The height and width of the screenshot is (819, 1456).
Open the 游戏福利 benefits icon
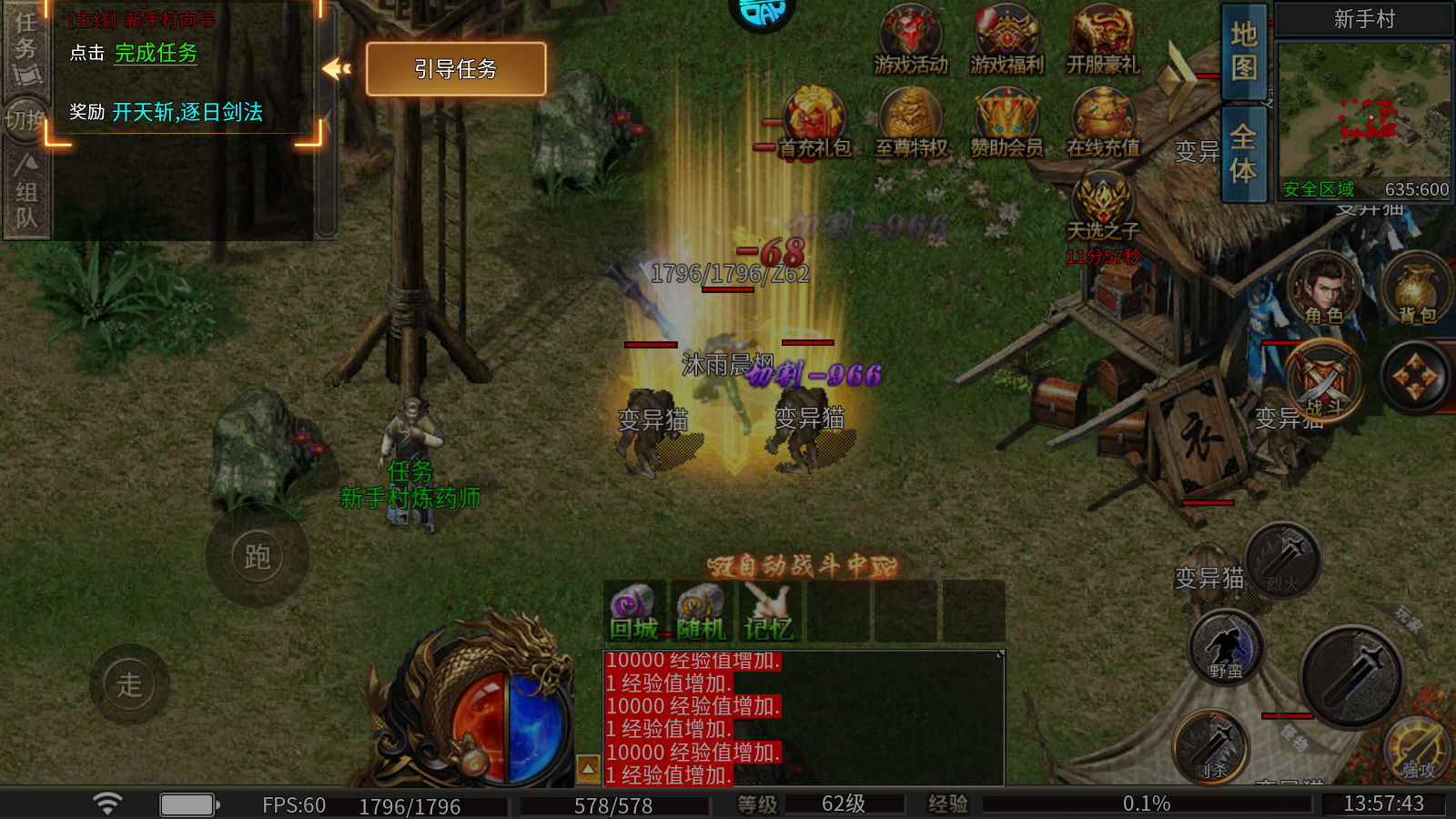click(x=1006, y=41)
